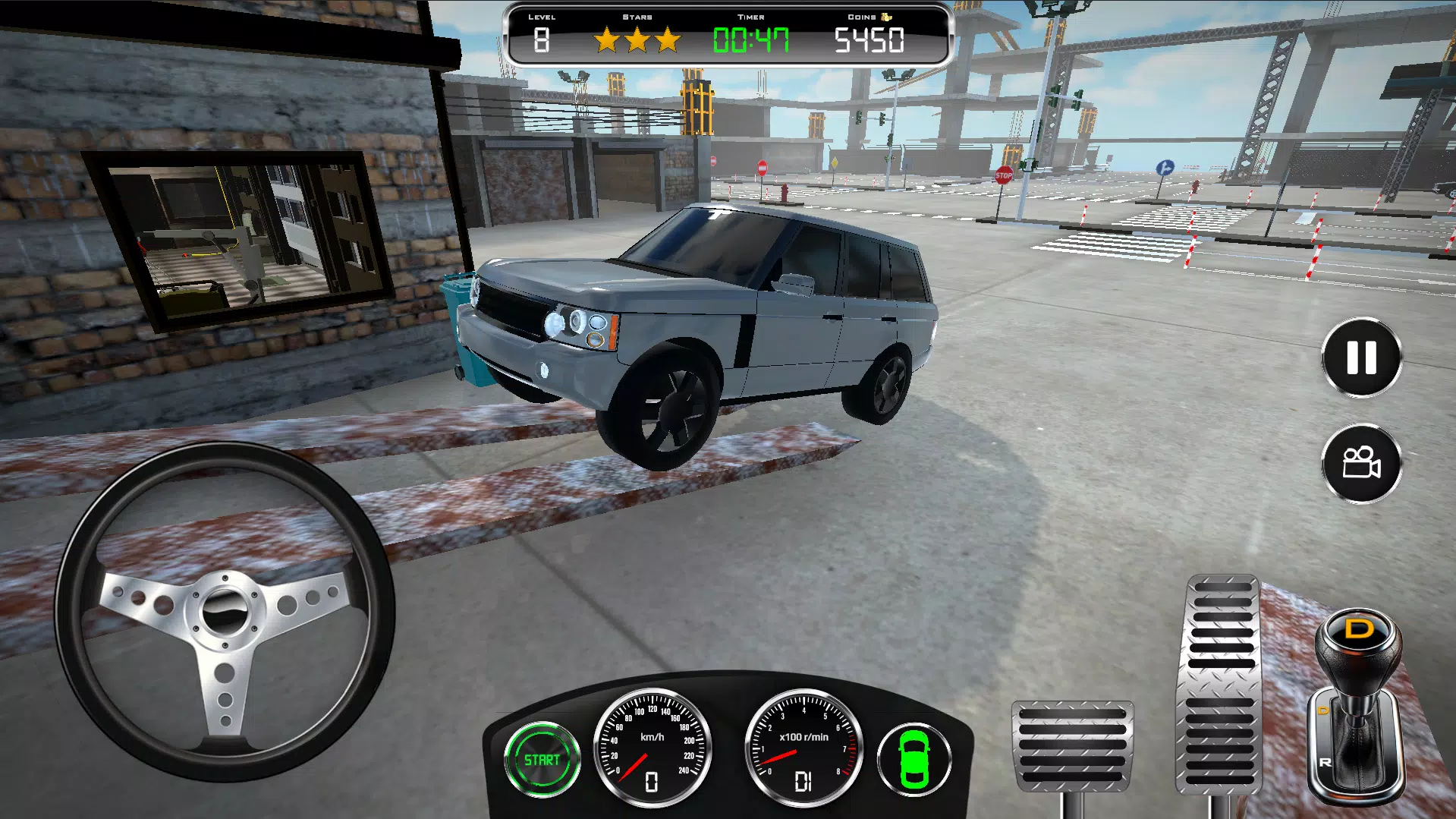1456x819 pixels.
Task: Click the coins counter showing 5450
Action: click(x=870, y=39)
